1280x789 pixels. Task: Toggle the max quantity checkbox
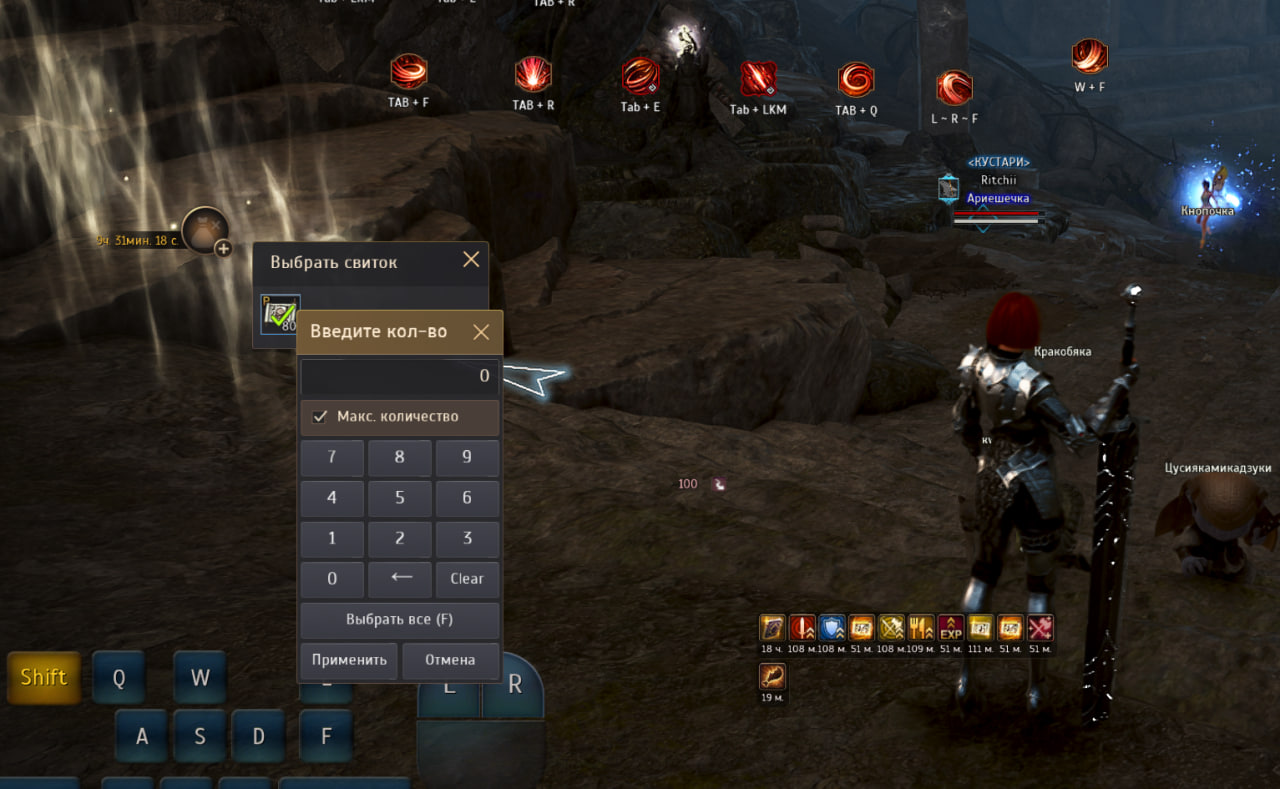321,416
